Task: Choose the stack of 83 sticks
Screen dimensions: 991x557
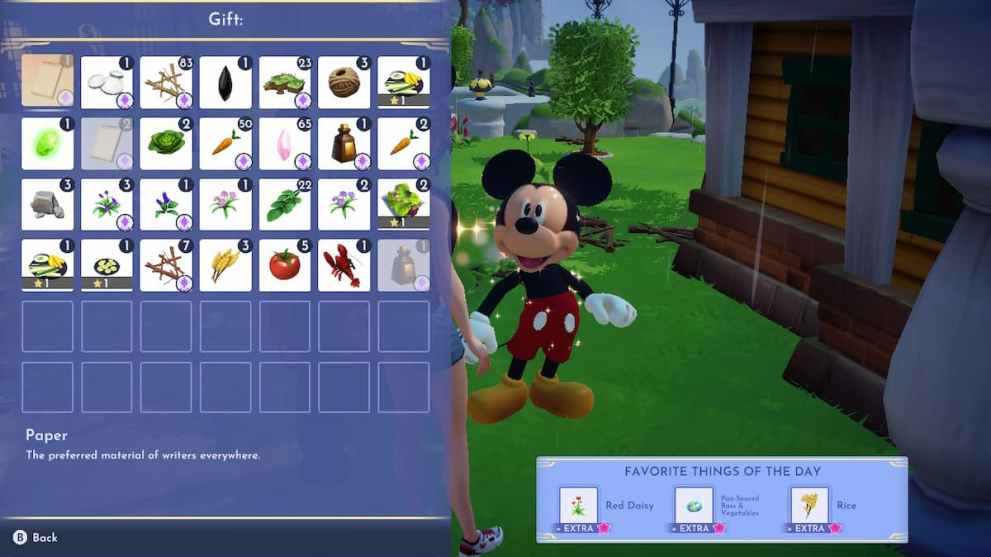Action: point(166,82)
